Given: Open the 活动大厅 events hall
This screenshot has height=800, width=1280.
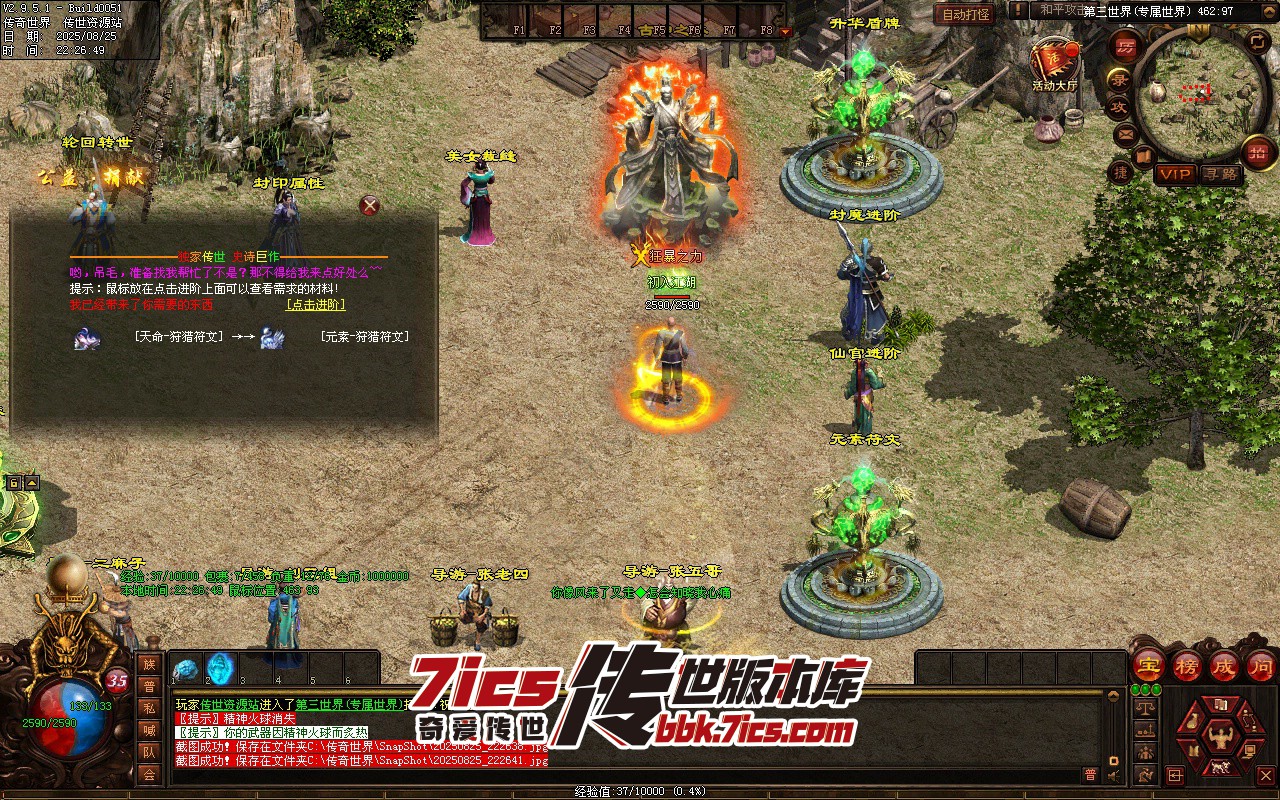Looking at the screenshot, I should tap(1055, 64).
